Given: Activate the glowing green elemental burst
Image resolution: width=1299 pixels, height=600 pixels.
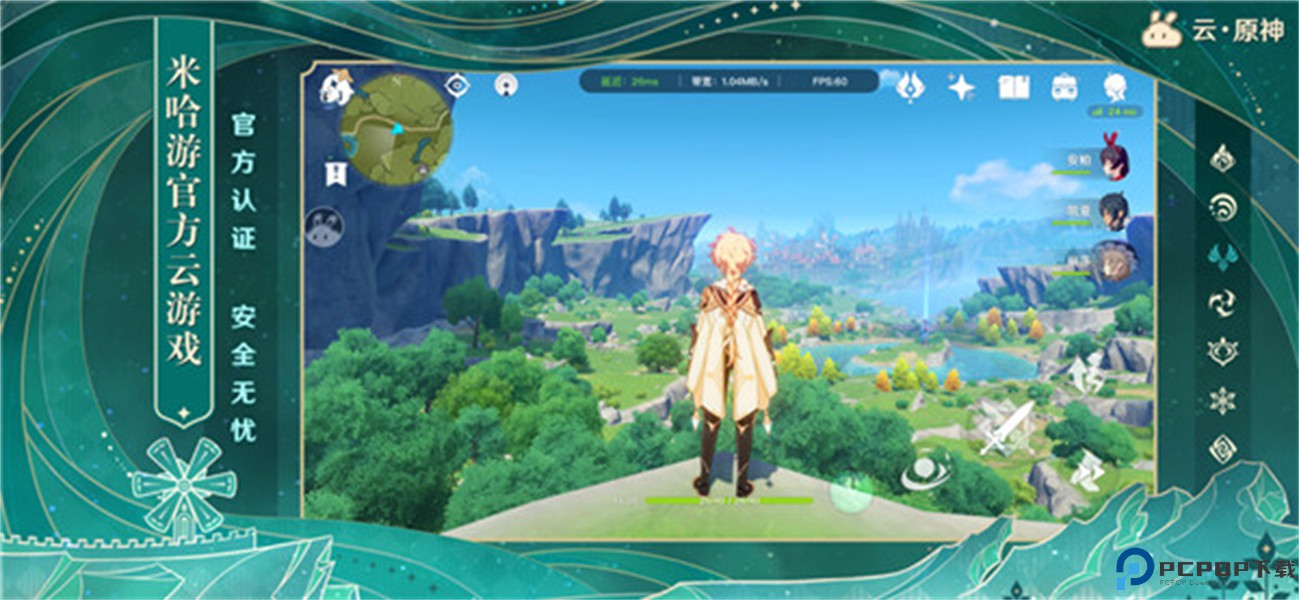Looking at the screenshot, I should [x=851, y=492].
